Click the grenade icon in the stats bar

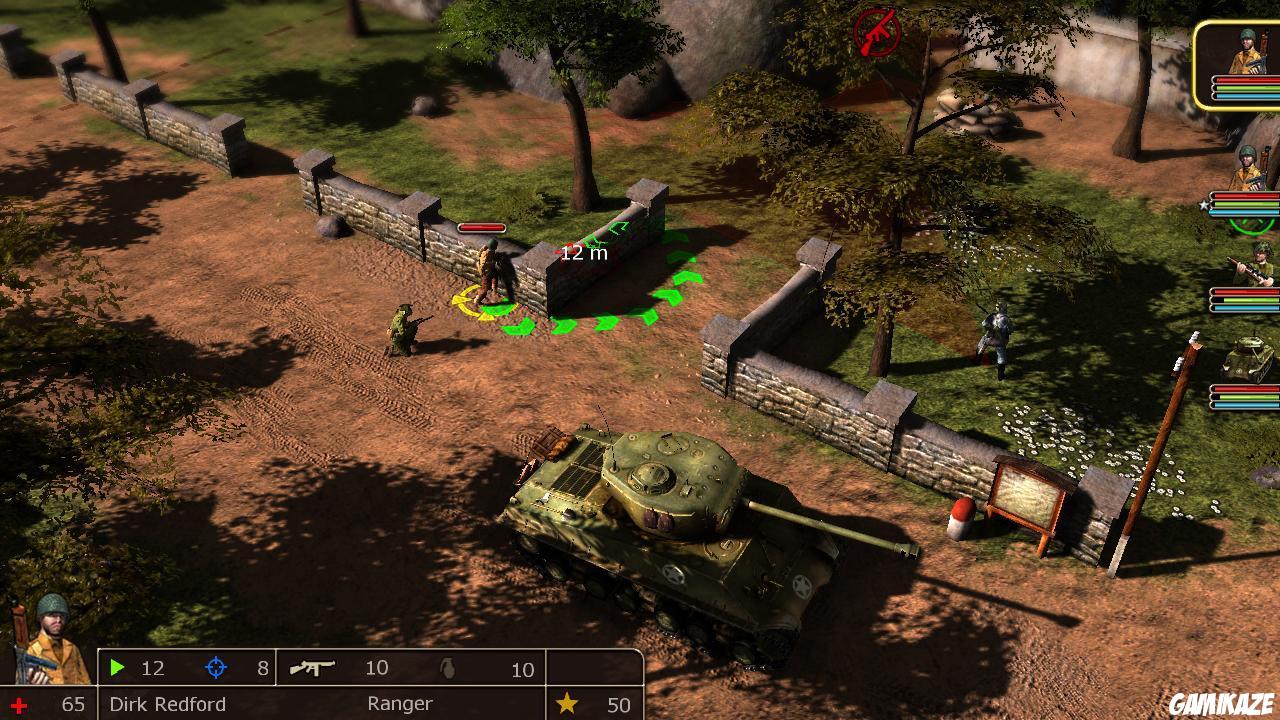[x=446, y=668]
